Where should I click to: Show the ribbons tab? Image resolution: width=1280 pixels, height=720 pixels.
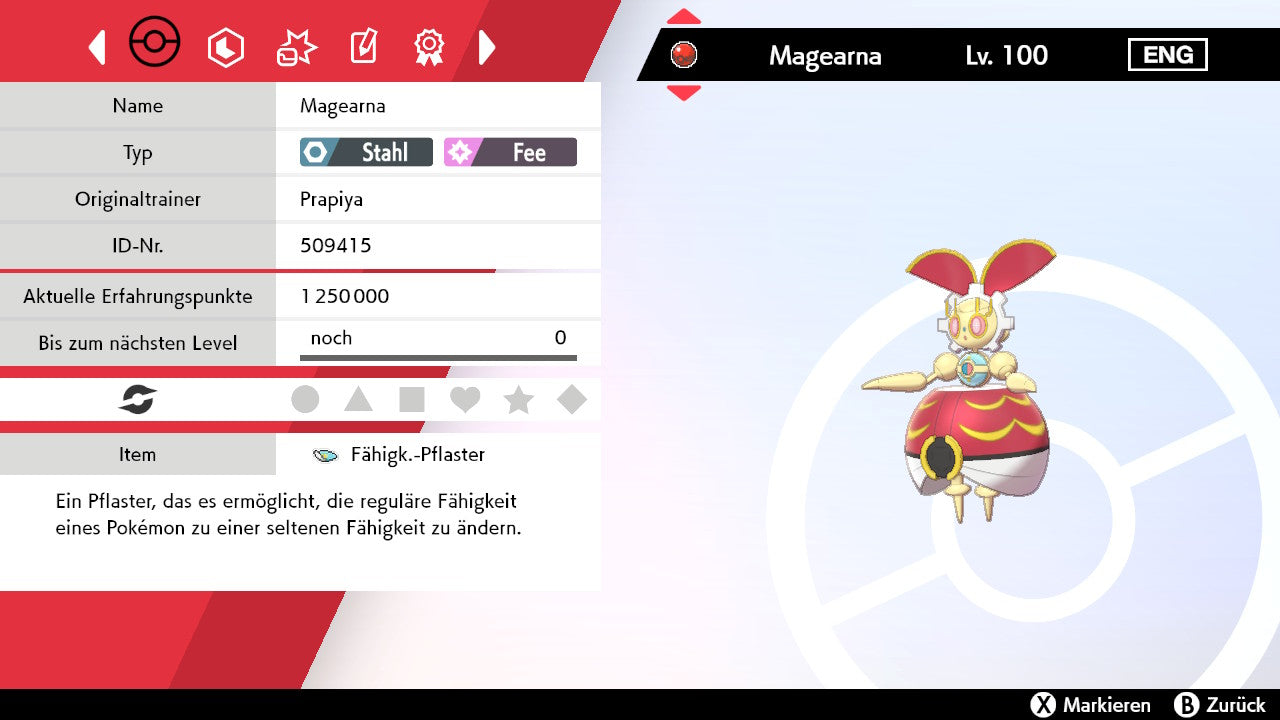429,47
